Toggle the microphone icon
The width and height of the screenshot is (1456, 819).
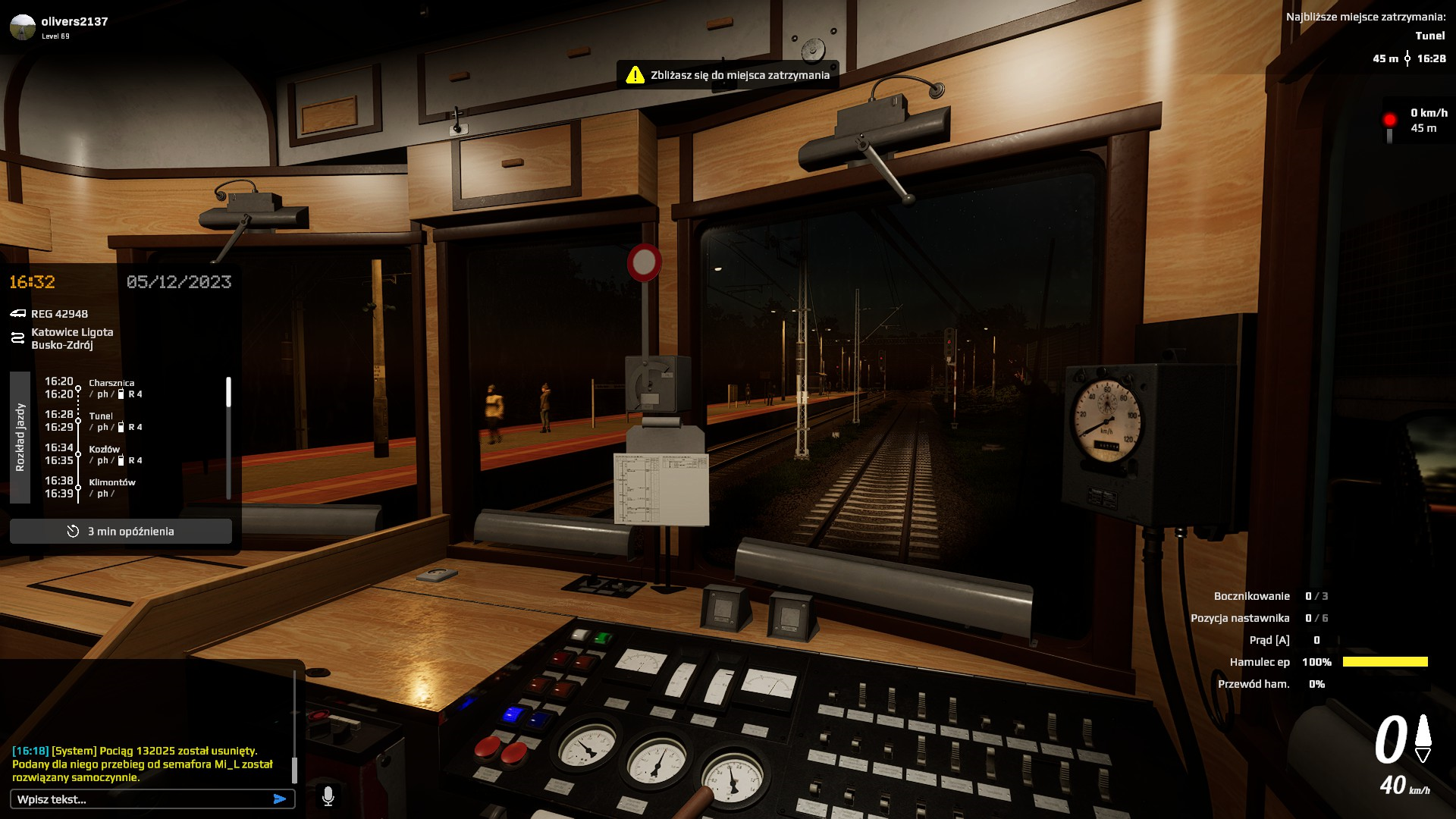coord(328,796)
